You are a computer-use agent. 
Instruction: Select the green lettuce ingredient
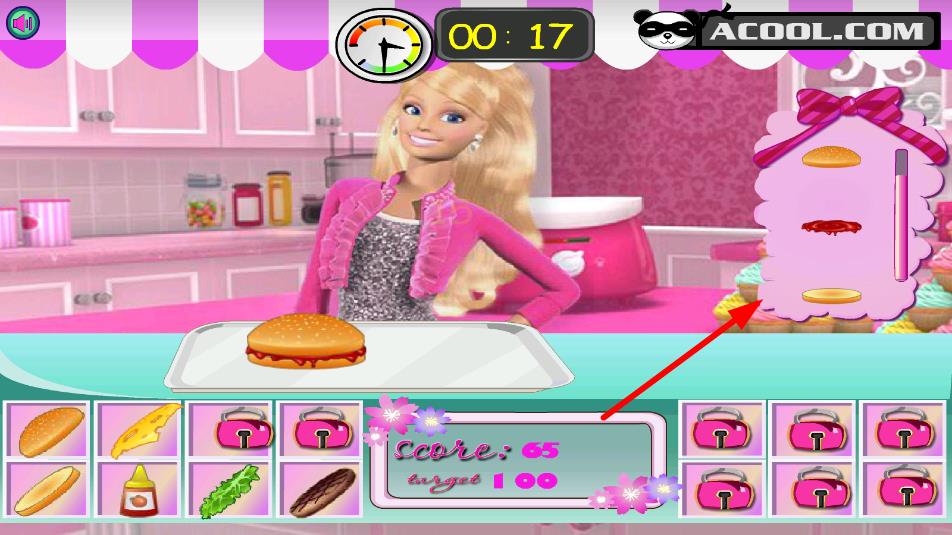(x=228, y=490)
